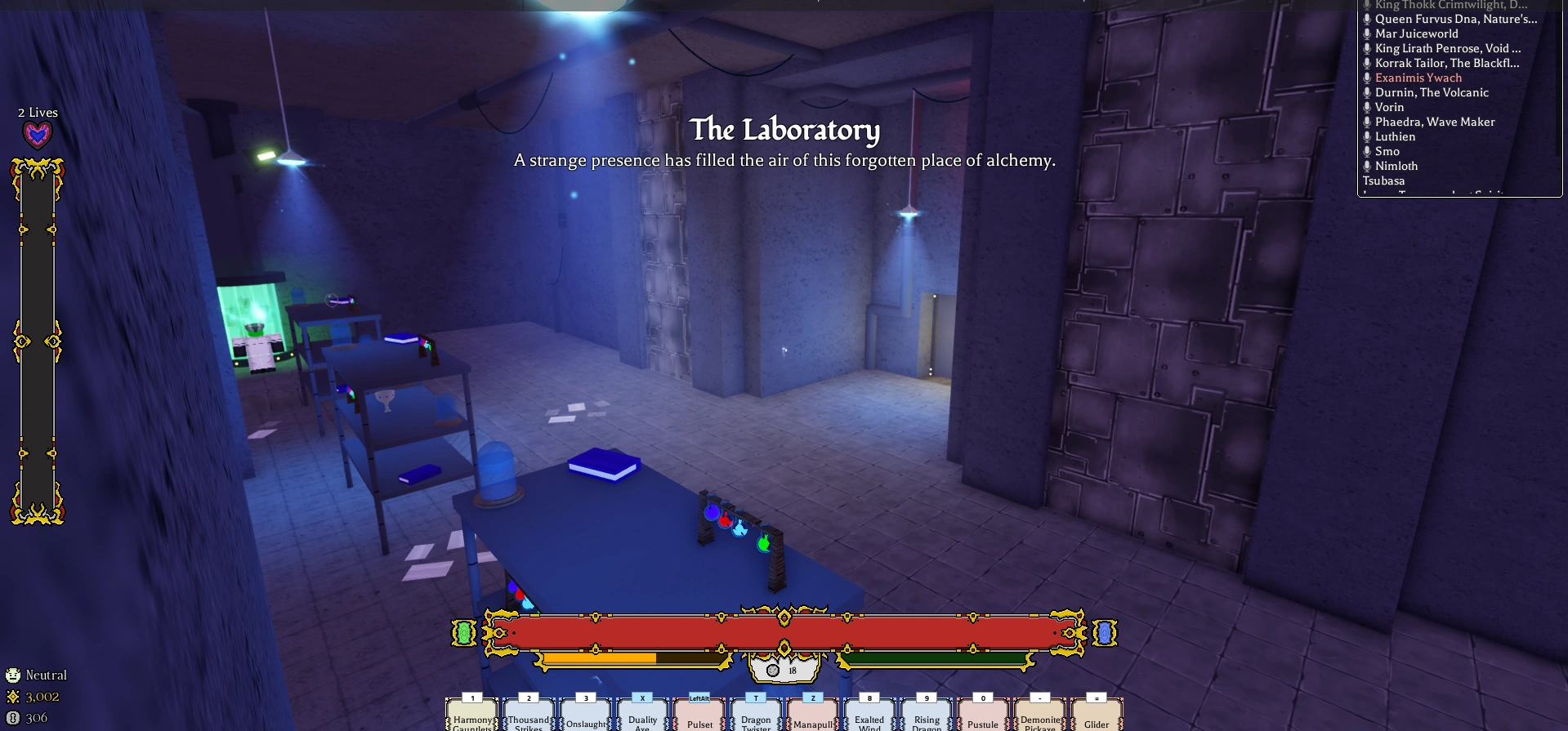This screenshot has height=731, width=1568.
Task: Equip the Demonite Pickaxe from the hotbar
Action: [x=1039, y=717]
